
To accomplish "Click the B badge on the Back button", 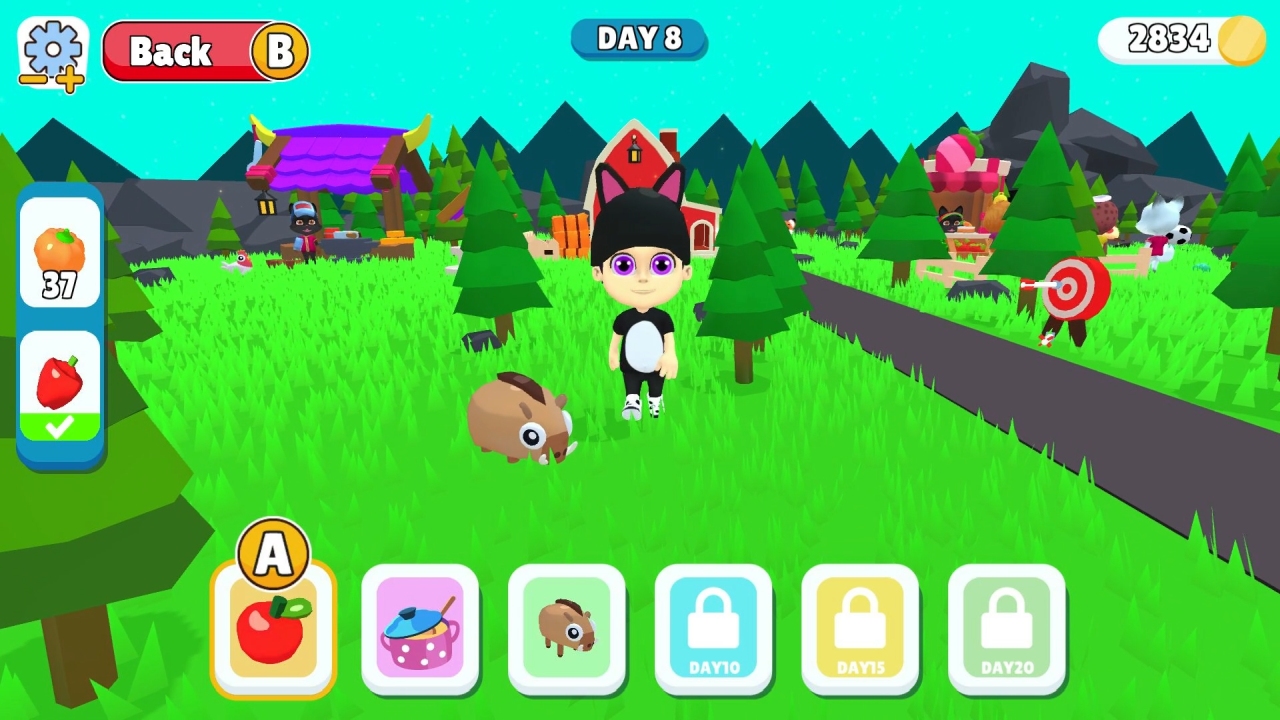I will click(281, 51).
